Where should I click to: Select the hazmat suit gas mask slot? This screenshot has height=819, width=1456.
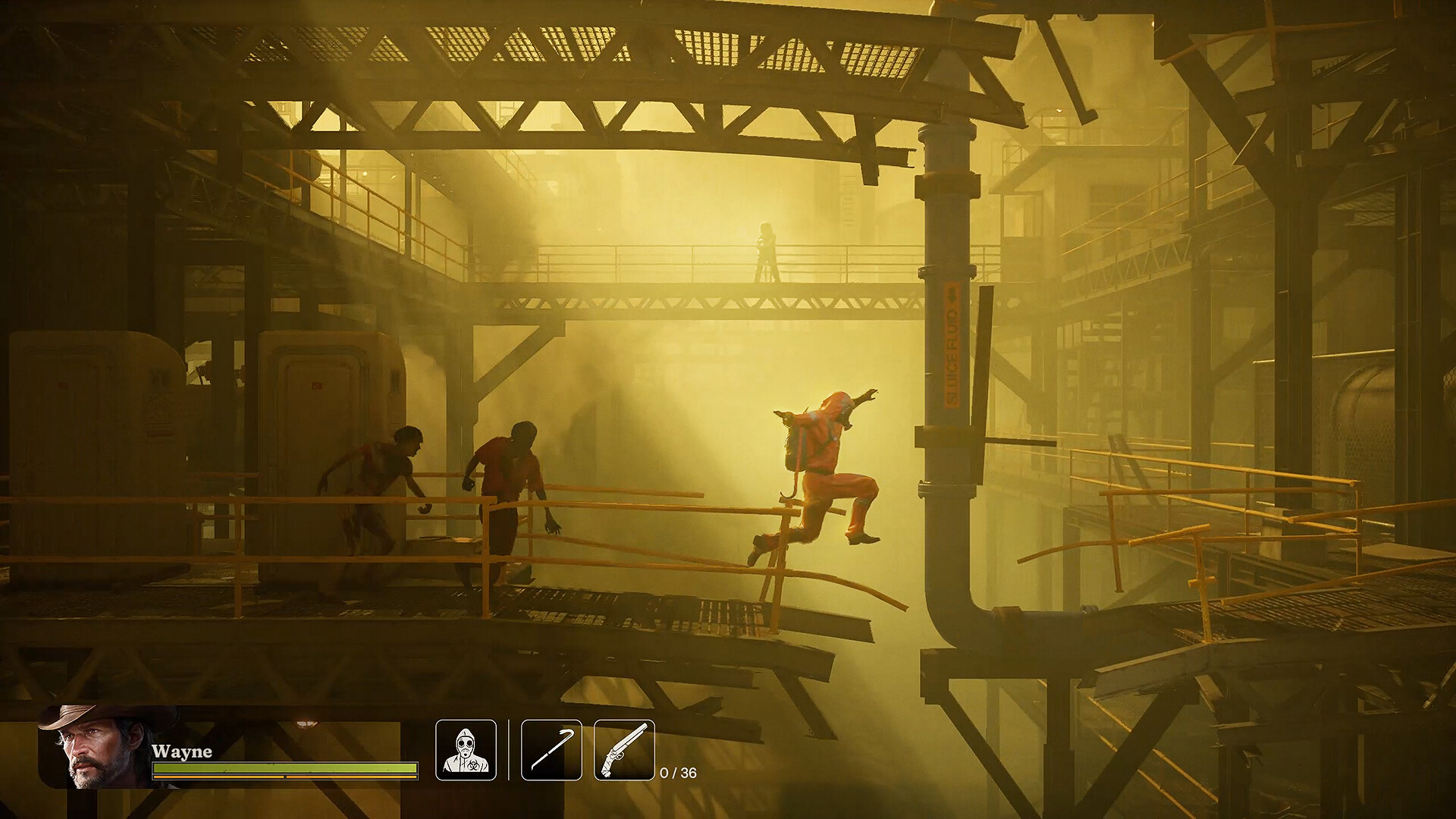coord(466,750)
